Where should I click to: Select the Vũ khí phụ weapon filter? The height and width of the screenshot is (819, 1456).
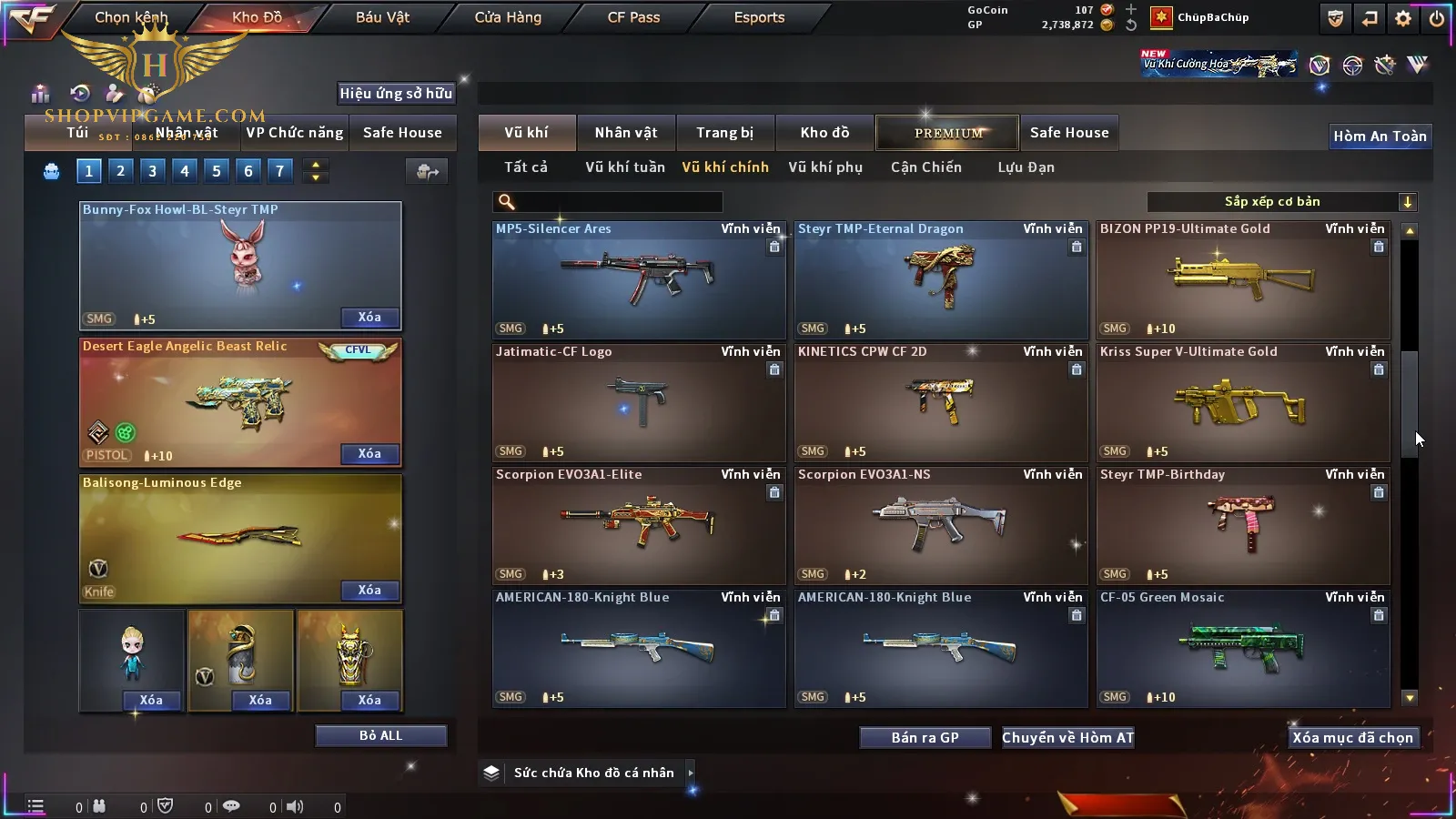pos(824,167)
